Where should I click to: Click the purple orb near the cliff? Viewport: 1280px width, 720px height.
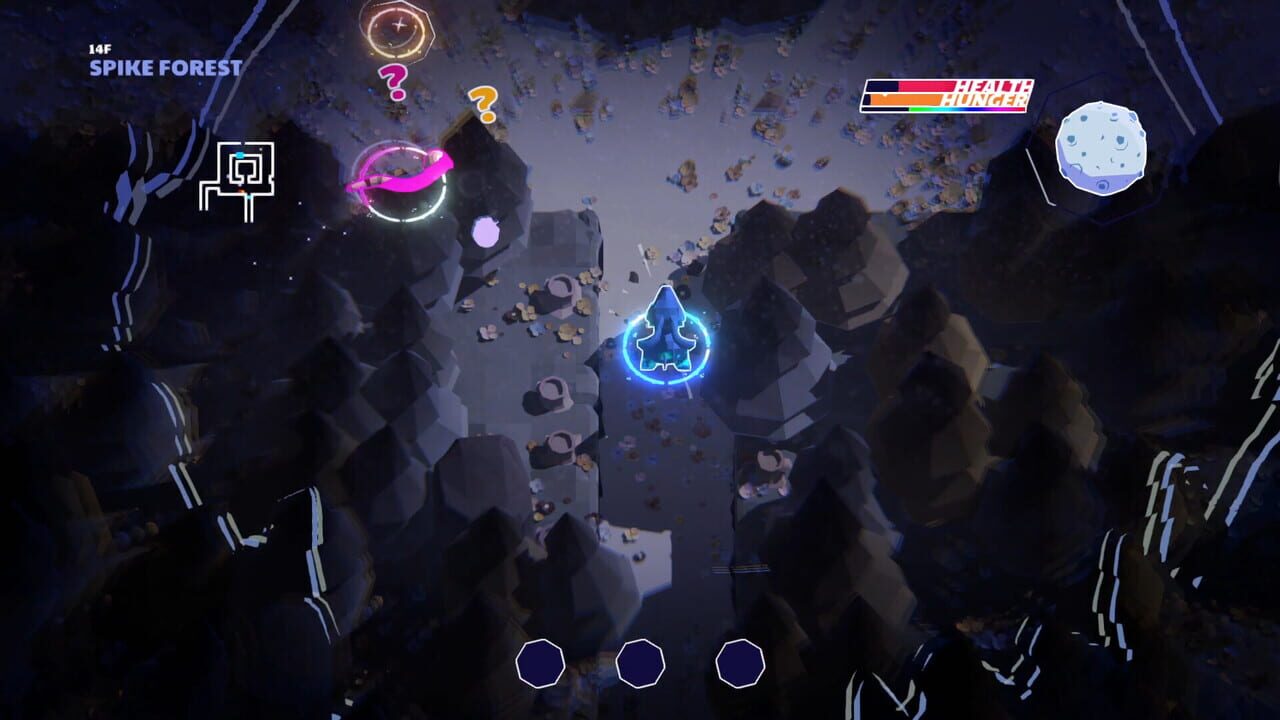pos(485,233)
